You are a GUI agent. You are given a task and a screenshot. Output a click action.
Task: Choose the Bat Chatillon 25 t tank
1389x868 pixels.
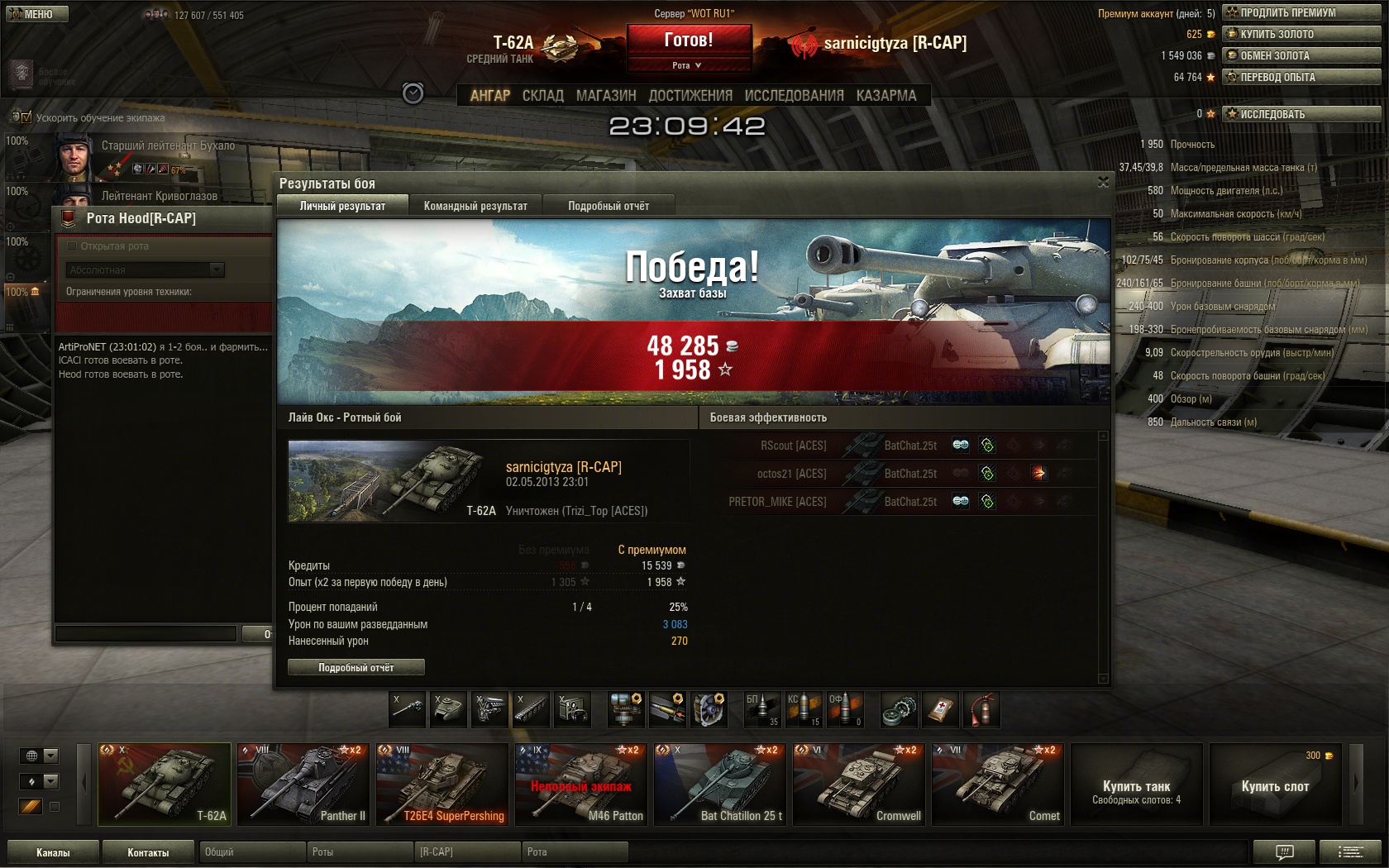pyautogui.click(x=720, y=785)
